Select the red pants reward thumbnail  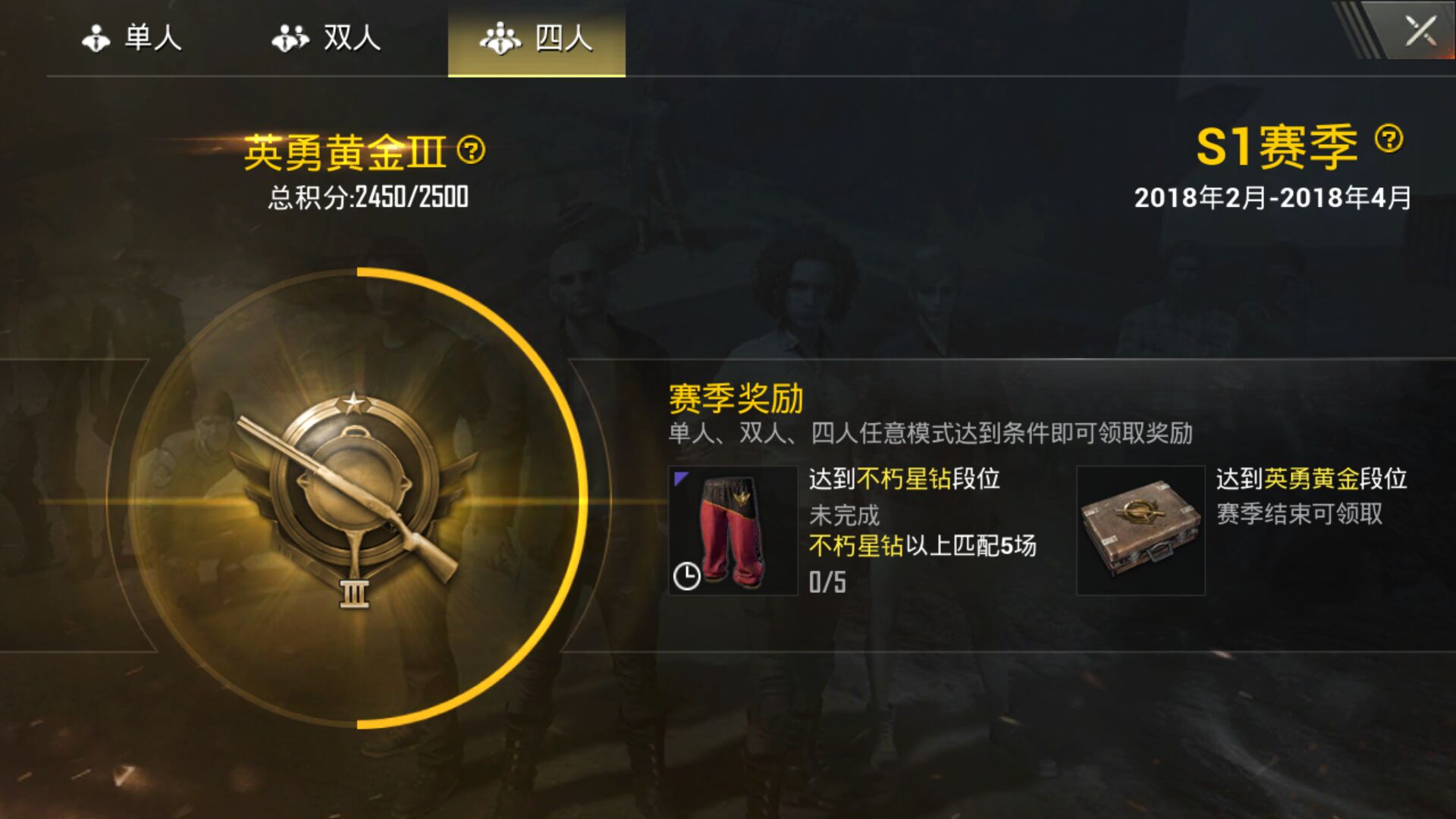tap(734, 531)
